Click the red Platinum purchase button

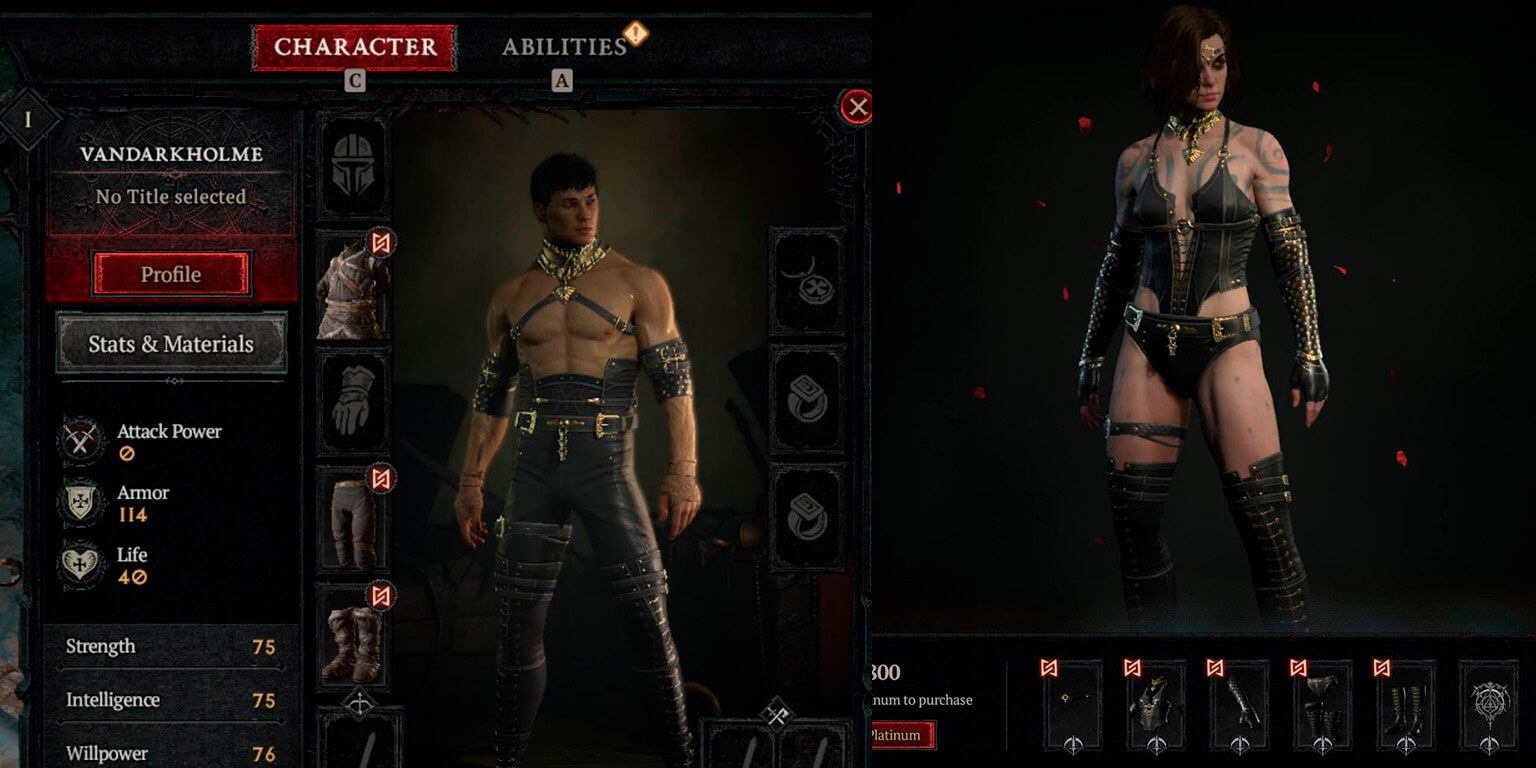coord(902,736)
